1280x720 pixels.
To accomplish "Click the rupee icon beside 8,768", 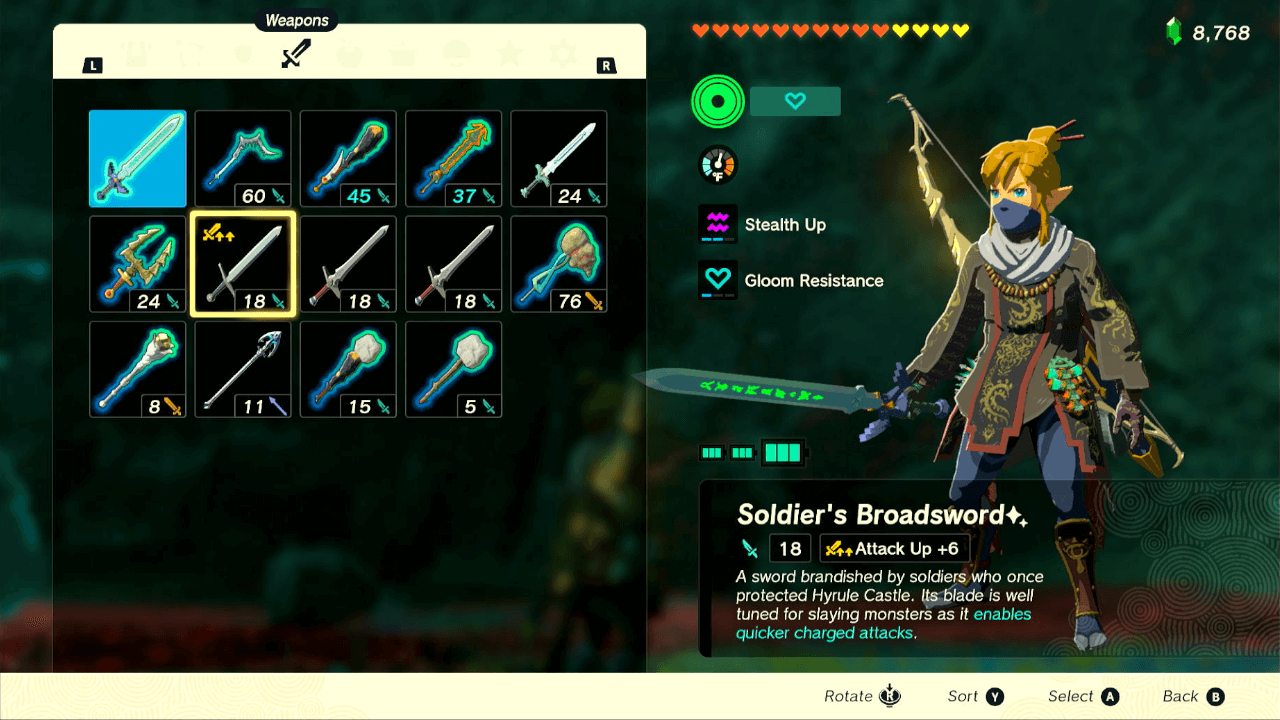I will [x=1176, y=31].
